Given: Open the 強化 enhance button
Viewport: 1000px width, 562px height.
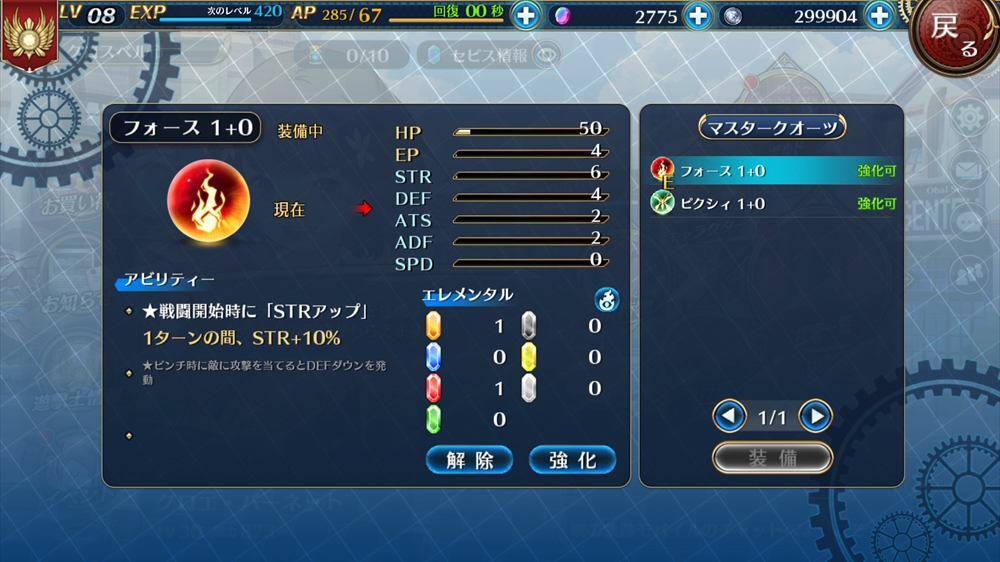Looking at the screenshot, I should tap(572, 460).
